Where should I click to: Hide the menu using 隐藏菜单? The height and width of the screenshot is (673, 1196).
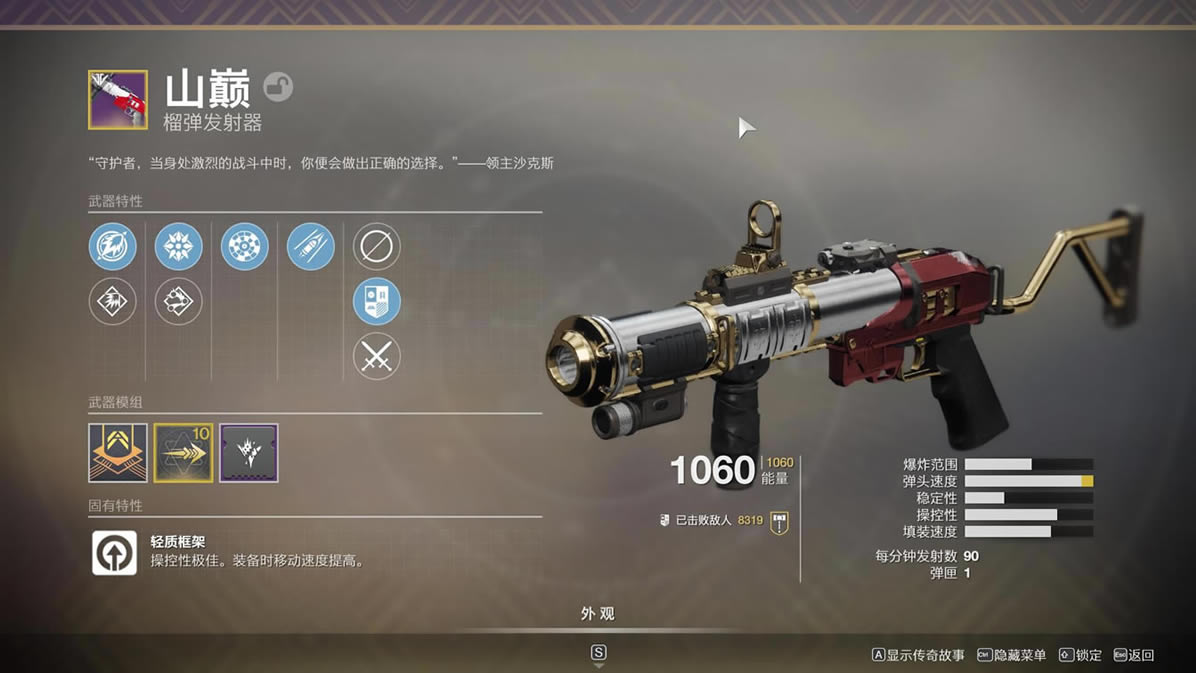(1011, 655)
